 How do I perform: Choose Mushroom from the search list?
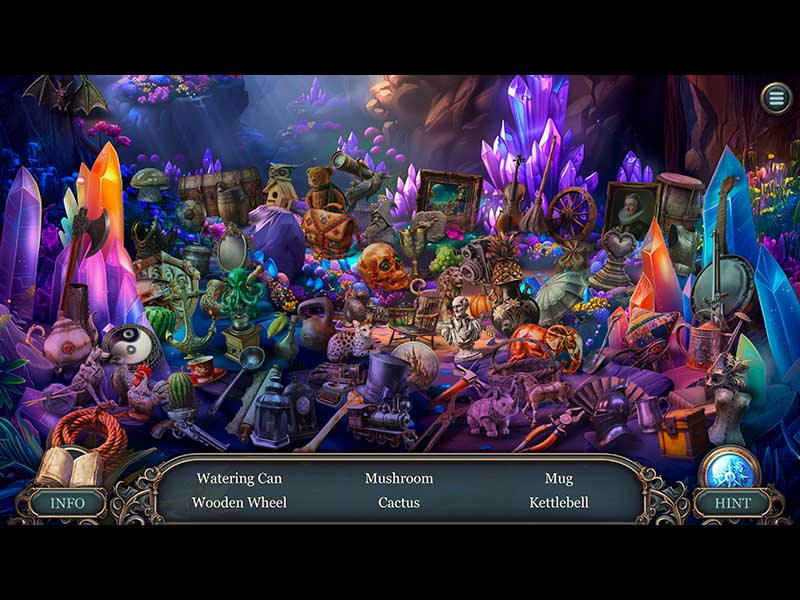pyautogui.click(x=399, y=479)
